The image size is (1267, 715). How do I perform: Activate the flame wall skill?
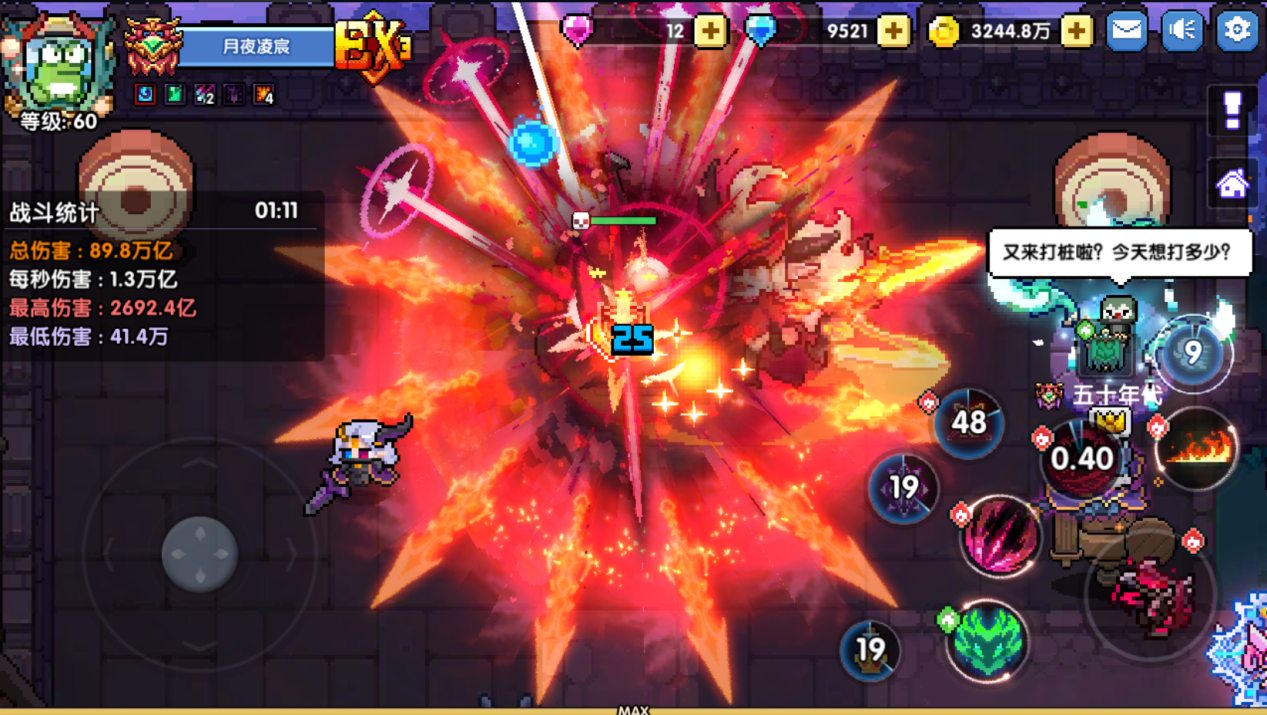point(1197,449)
